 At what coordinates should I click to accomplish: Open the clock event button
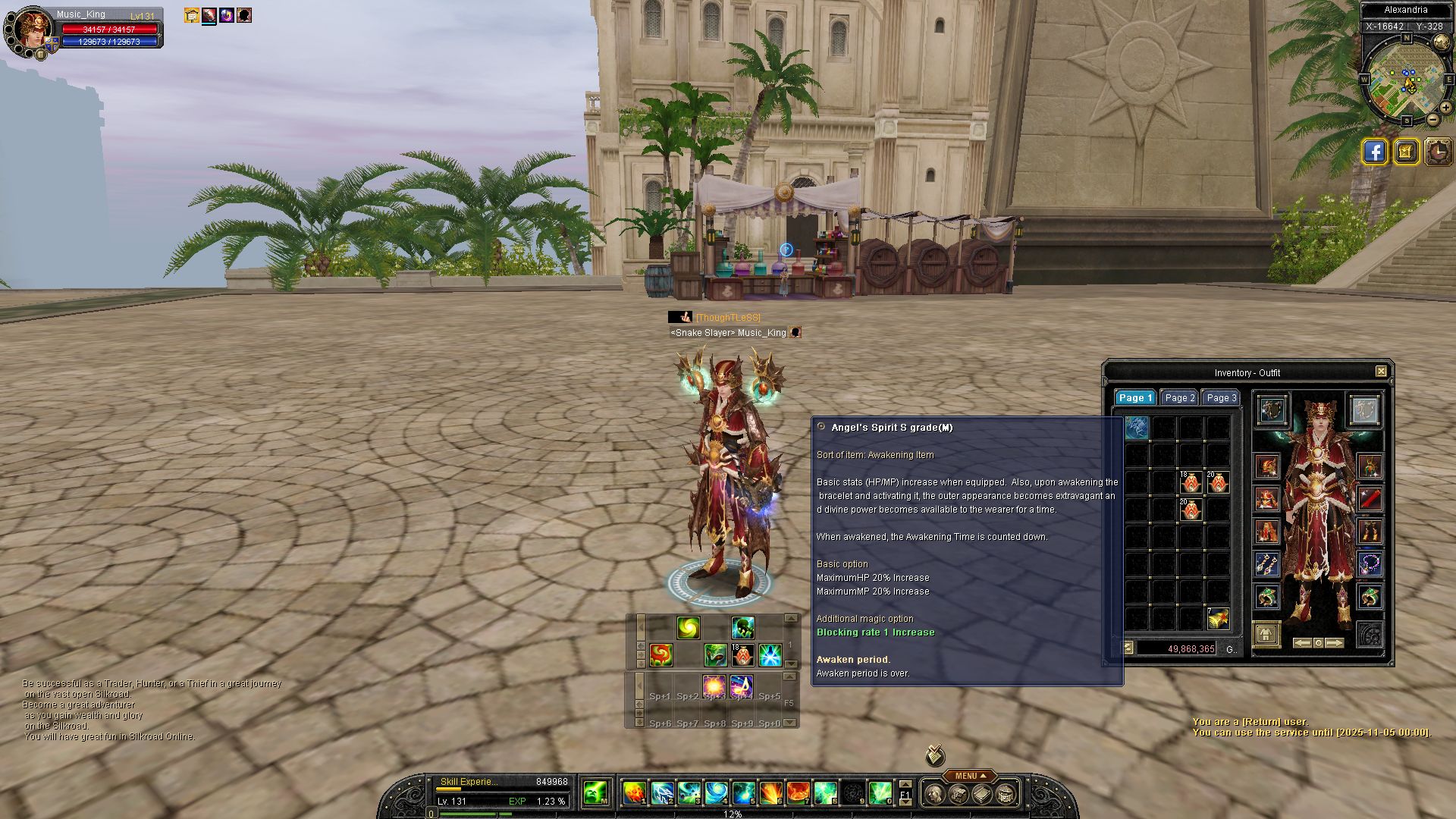pyautogui.click(x=1438, y=152)
